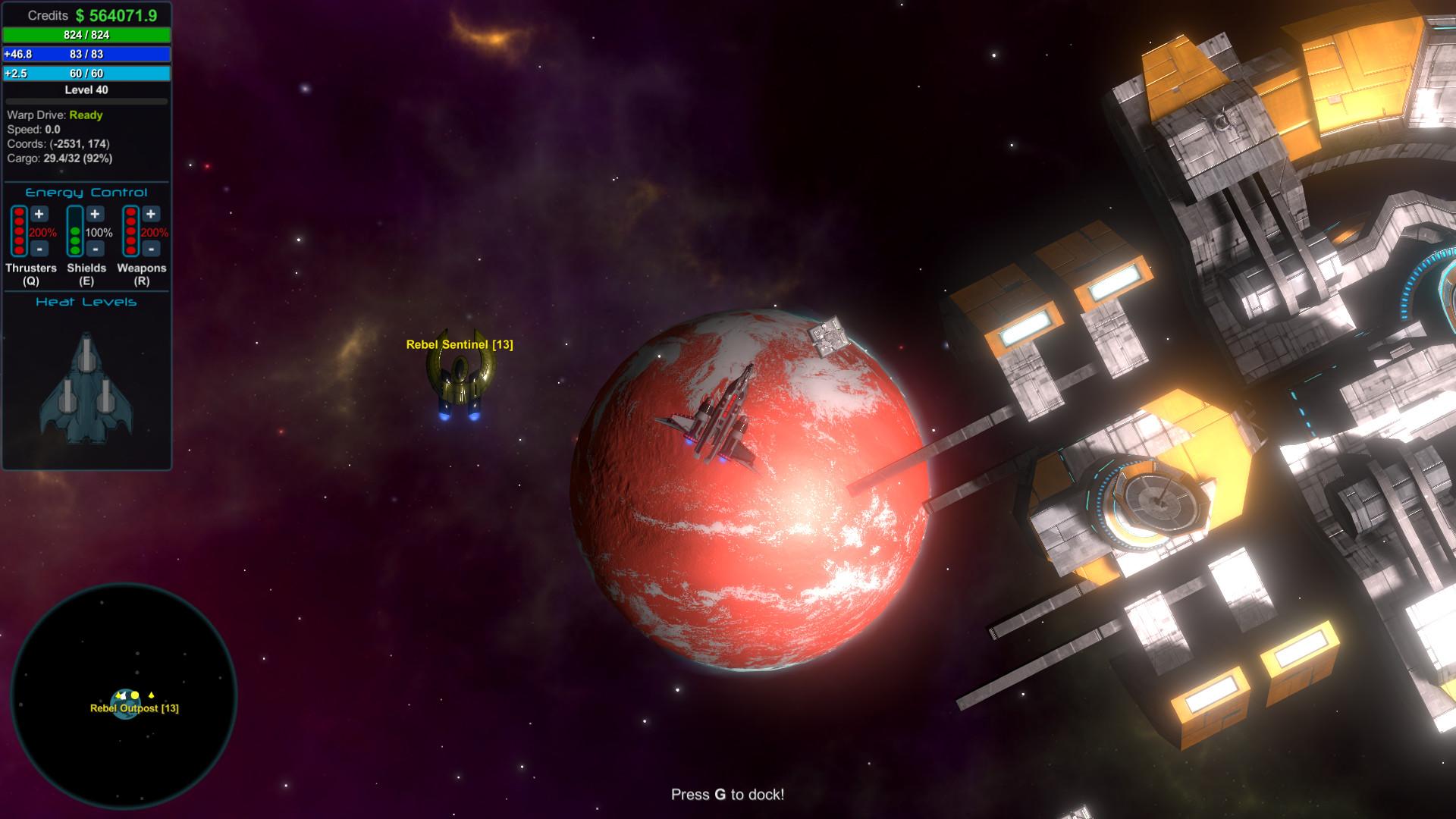Decrease Thrusters energy with minus button
The width and height of the screenshot is (1456, 819).
click(39, 248)
